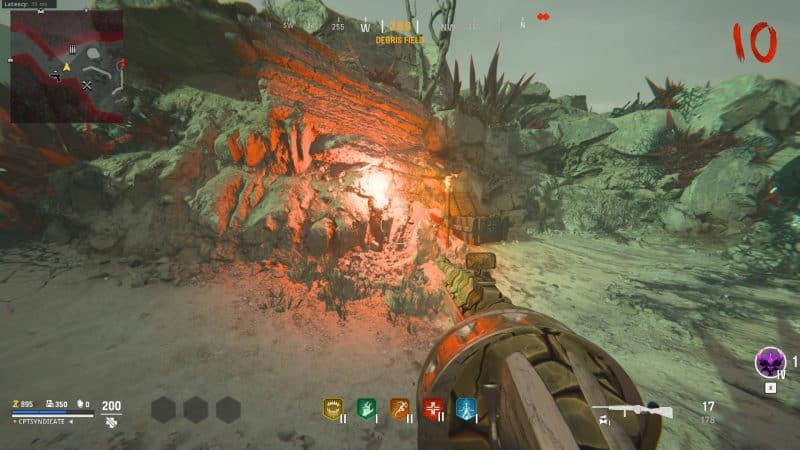Choose the orange Stamin-Up perk icon

(399, 408)
